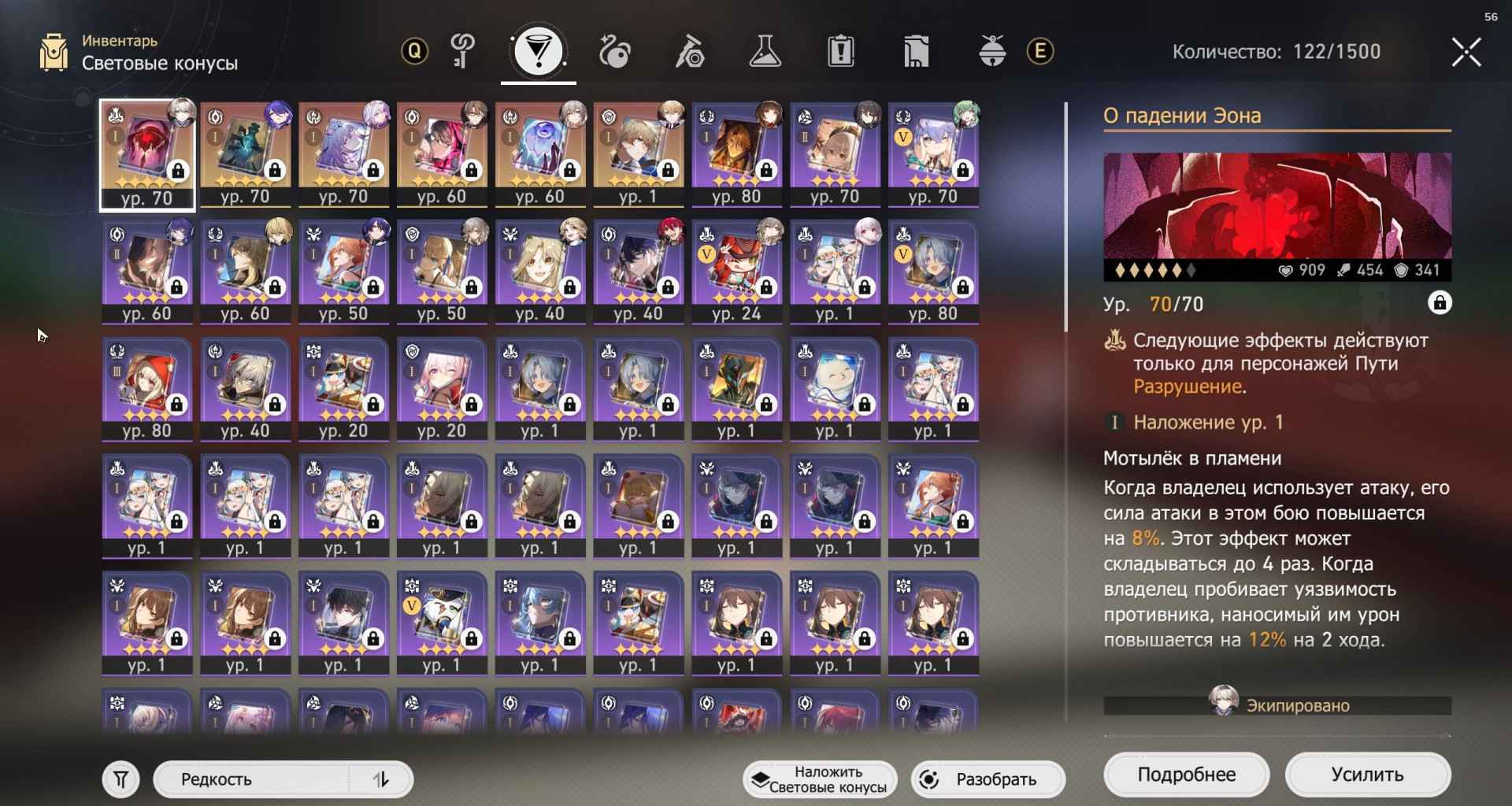The image size is (1512, 806).
Task: Highlight the Разрушение path link
Action: point(1191,385)
